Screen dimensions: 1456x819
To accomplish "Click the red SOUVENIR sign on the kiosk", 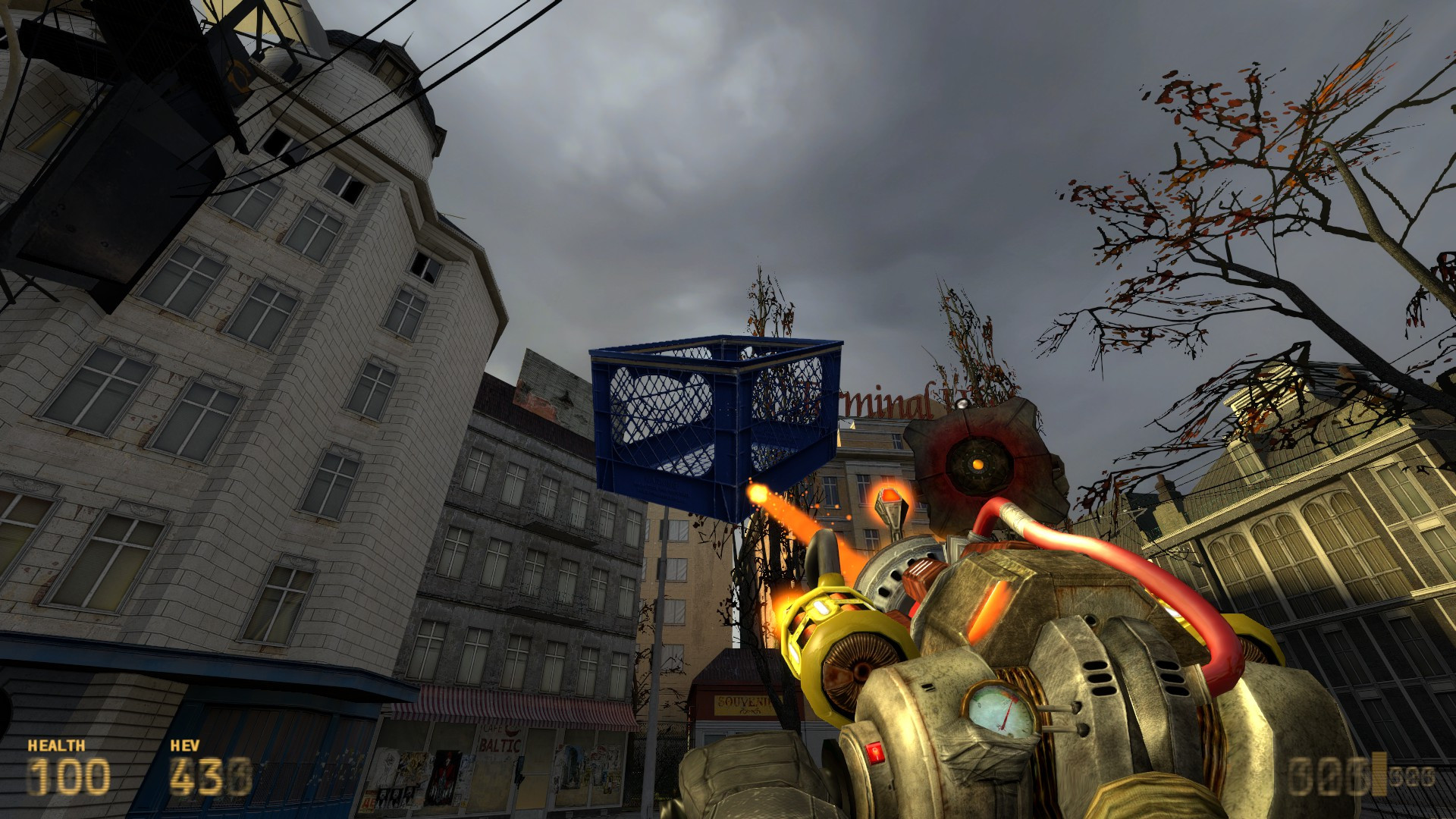I will [x=739, y=704].
